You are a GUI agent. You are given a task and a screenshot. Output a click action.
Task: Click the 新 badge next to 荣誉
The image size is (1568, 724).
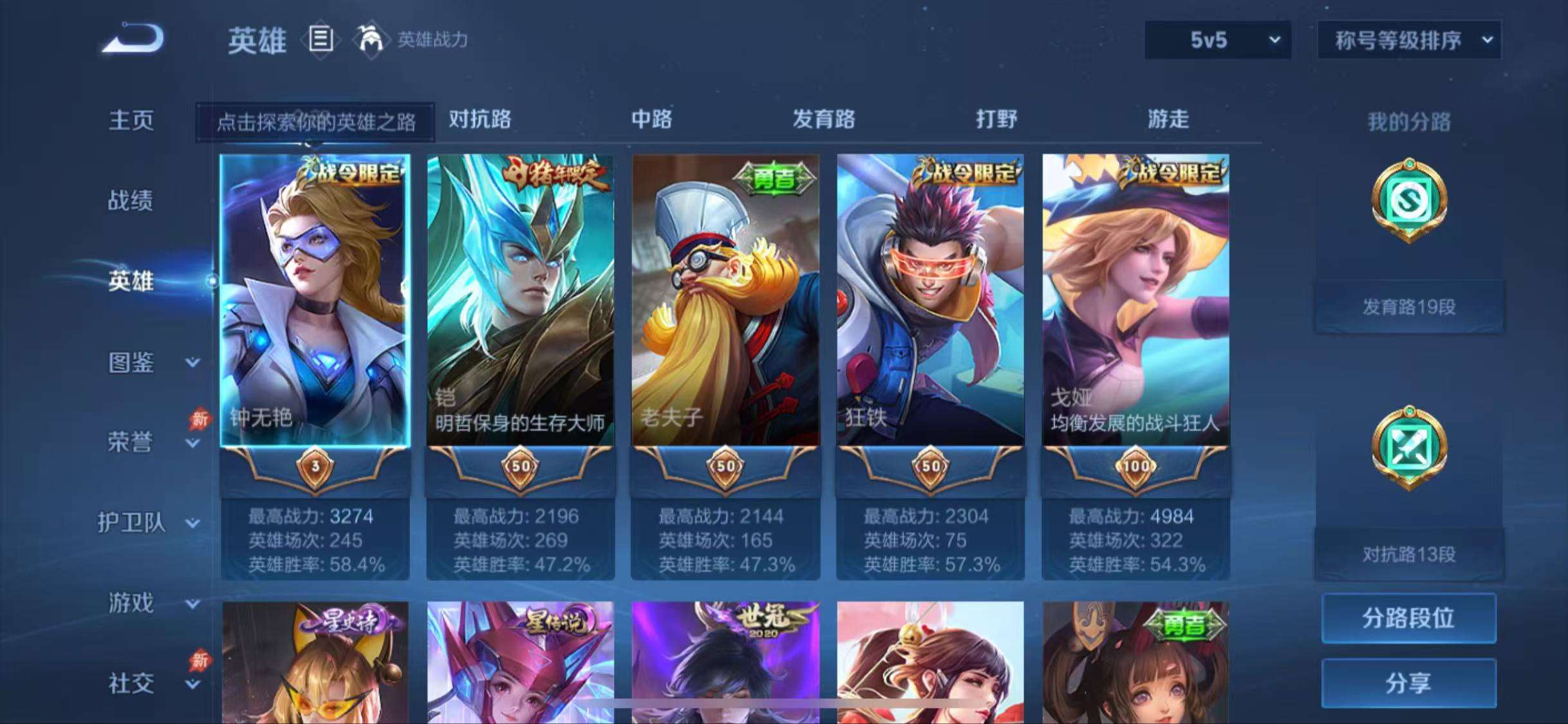click(201, 420)
